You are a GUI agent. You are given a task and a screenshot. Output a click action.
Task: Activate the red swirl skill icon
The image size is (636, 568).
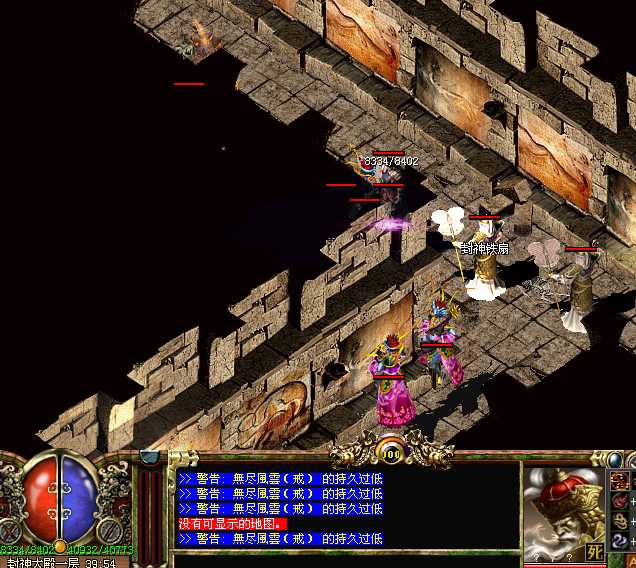(620, 500)
